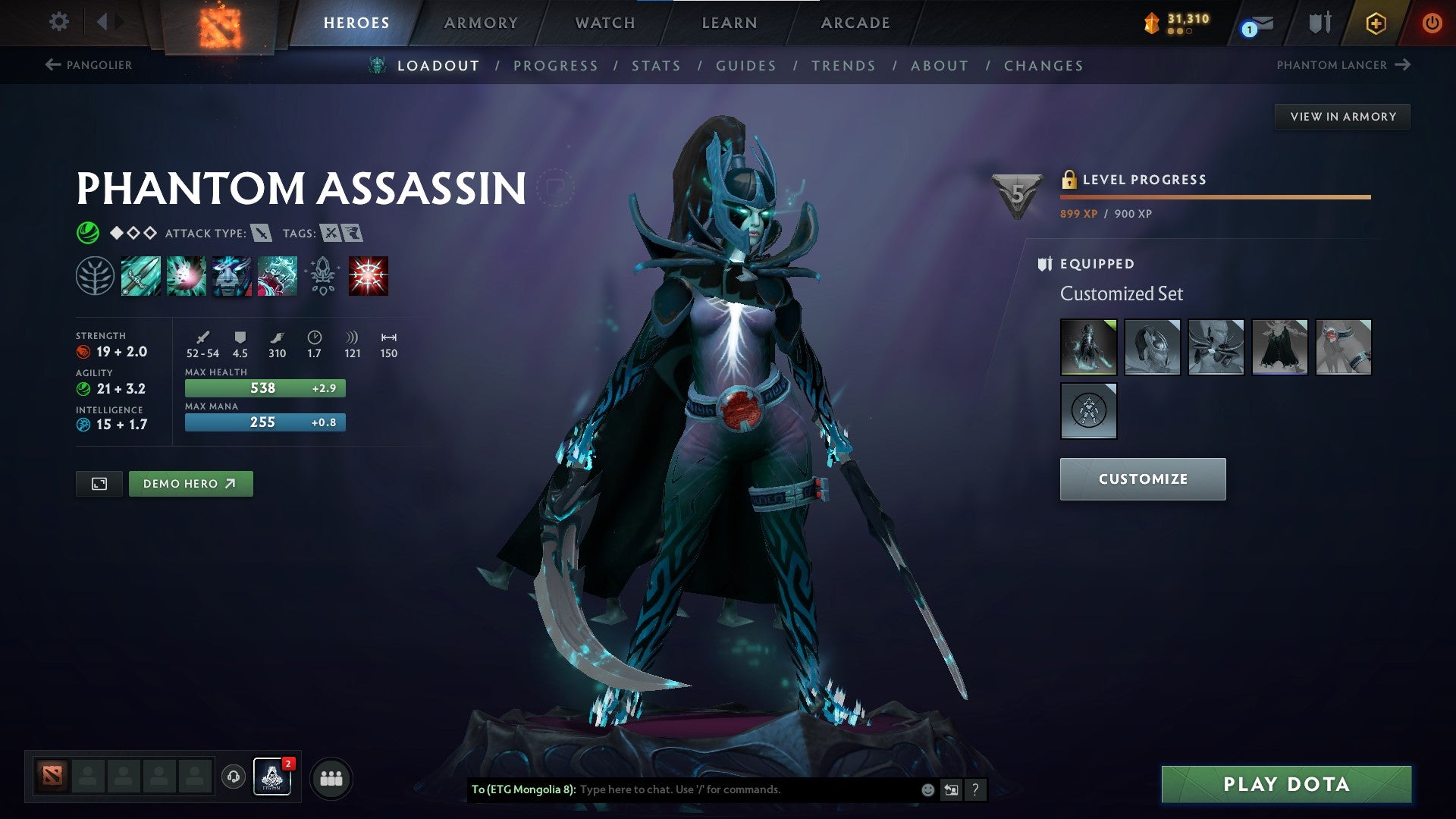Navigate to previous hero Pangolier

89,65
